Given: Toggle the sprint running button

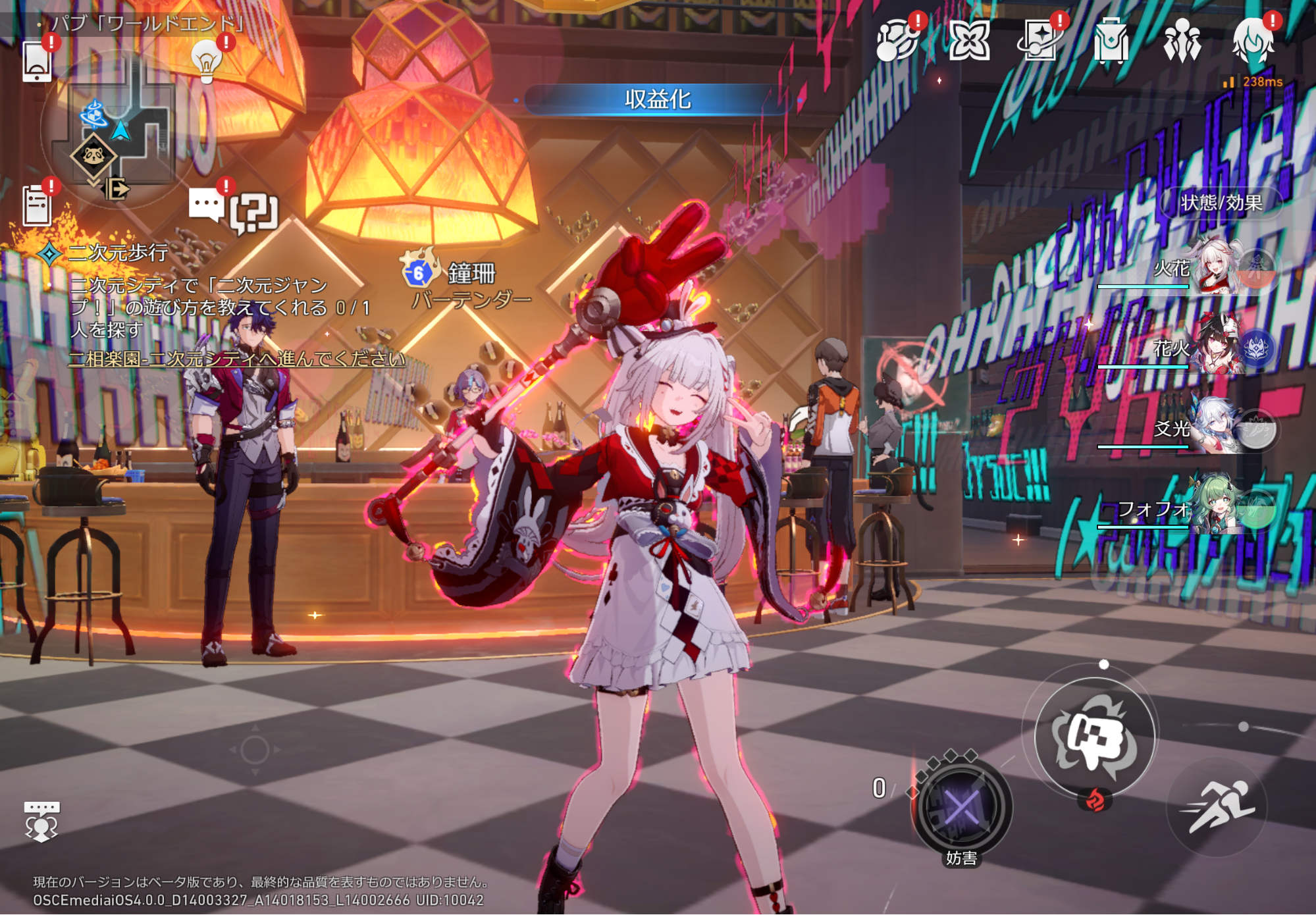Looking at the screenshot, I should 1217,807.
